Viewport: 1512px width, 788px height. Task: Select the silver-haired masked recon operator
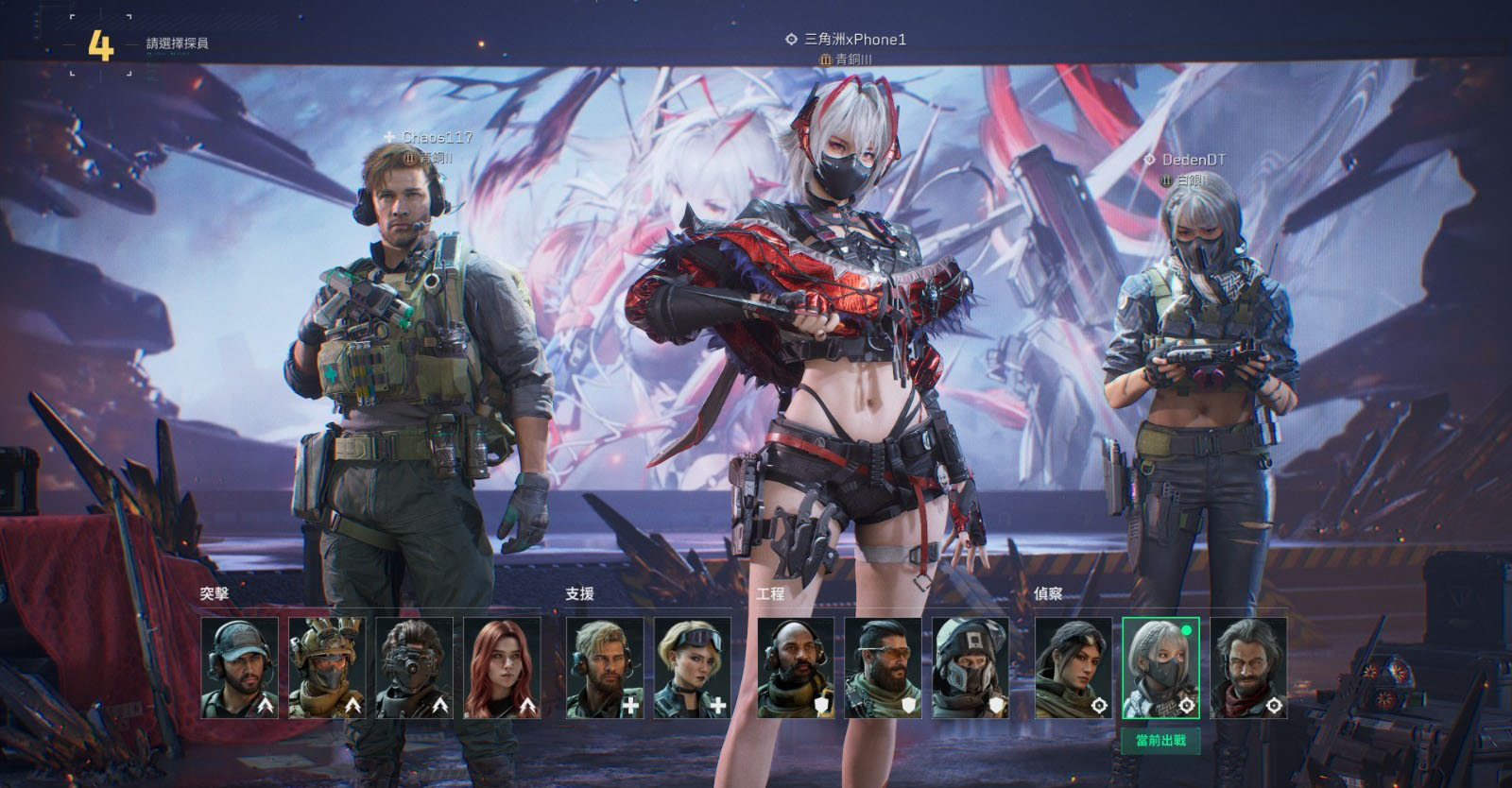click(1160, 668)
